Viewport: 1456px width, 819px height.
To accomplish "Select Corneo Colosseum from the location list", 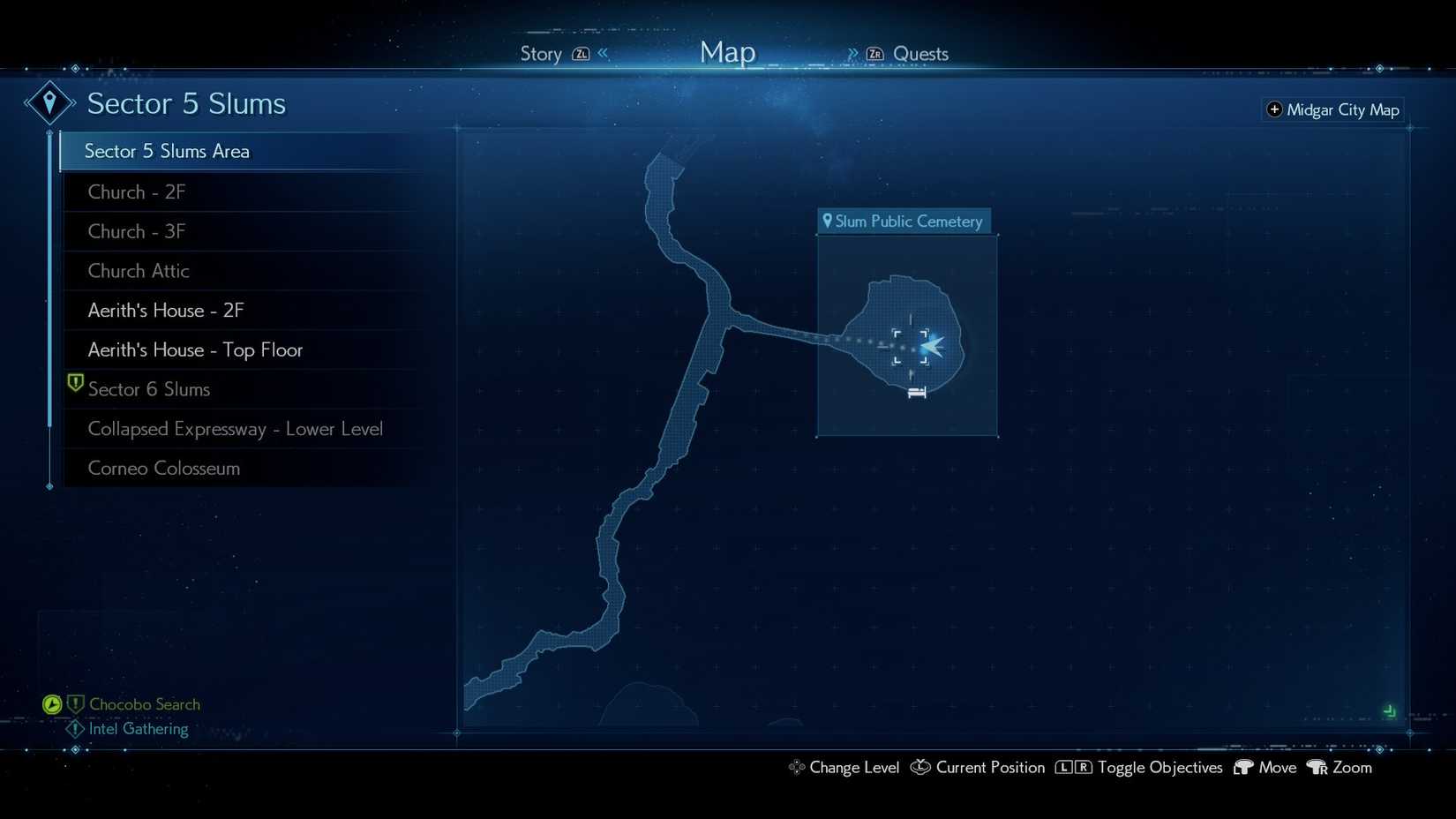I will click(164, 469).
